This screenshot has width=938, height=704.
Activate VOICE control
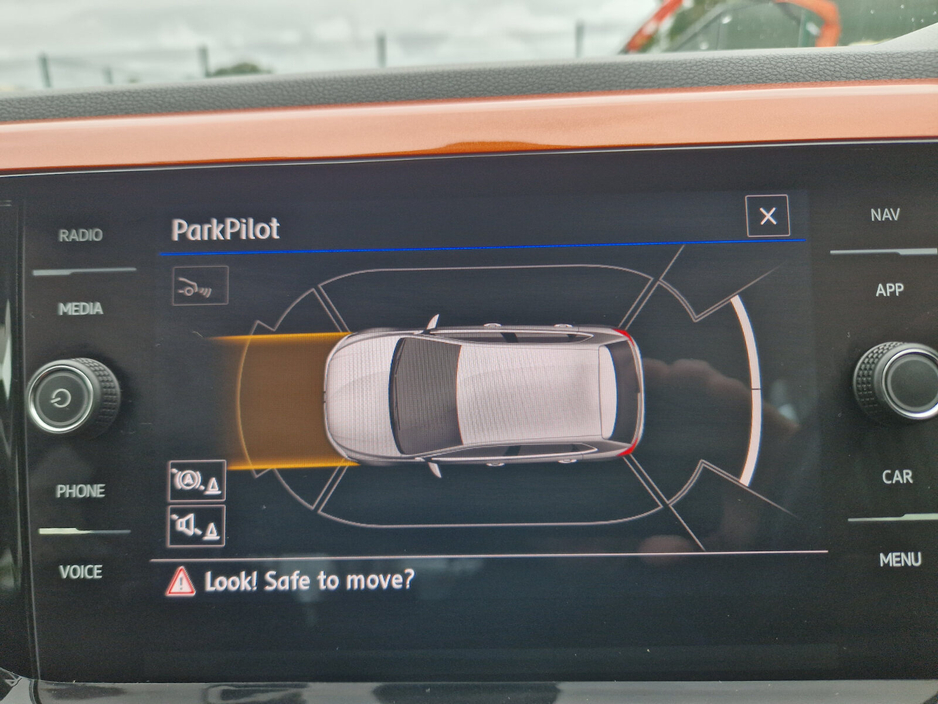tap(80, 572)
